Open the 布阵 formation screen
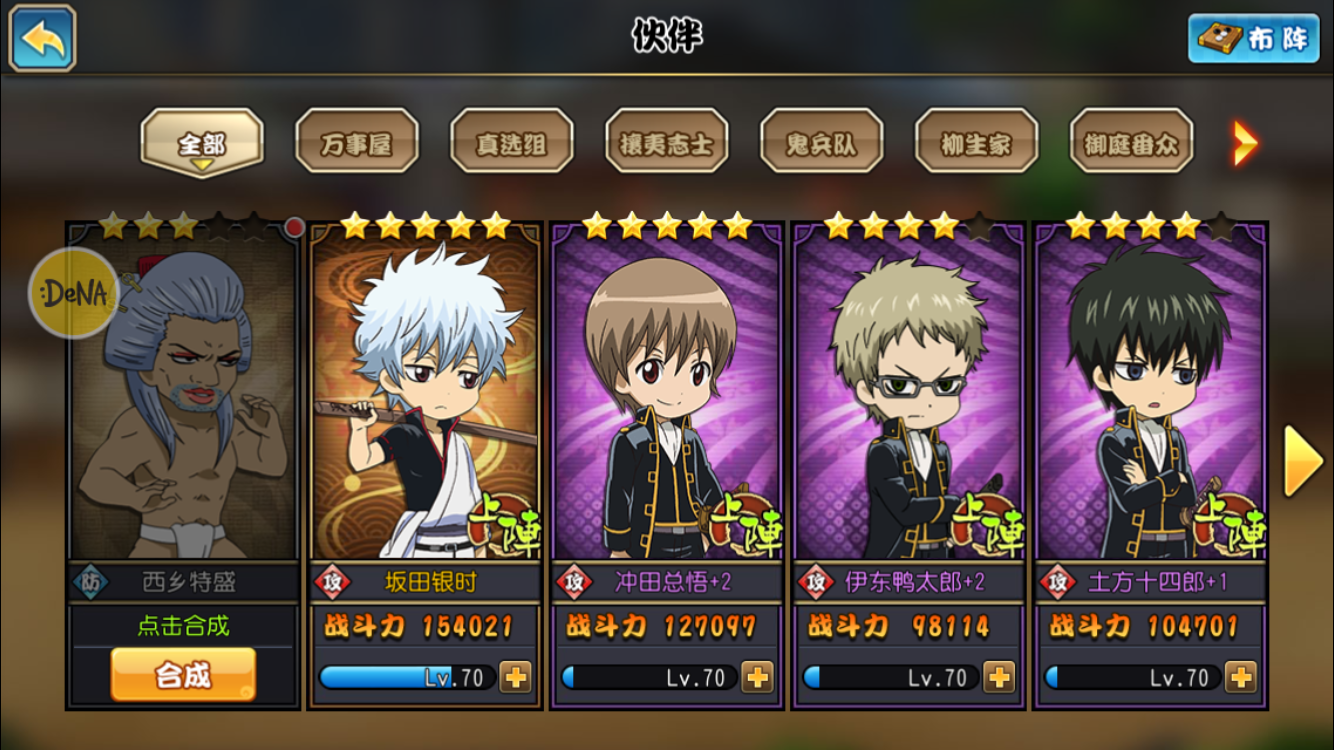 pos(1254,39)
